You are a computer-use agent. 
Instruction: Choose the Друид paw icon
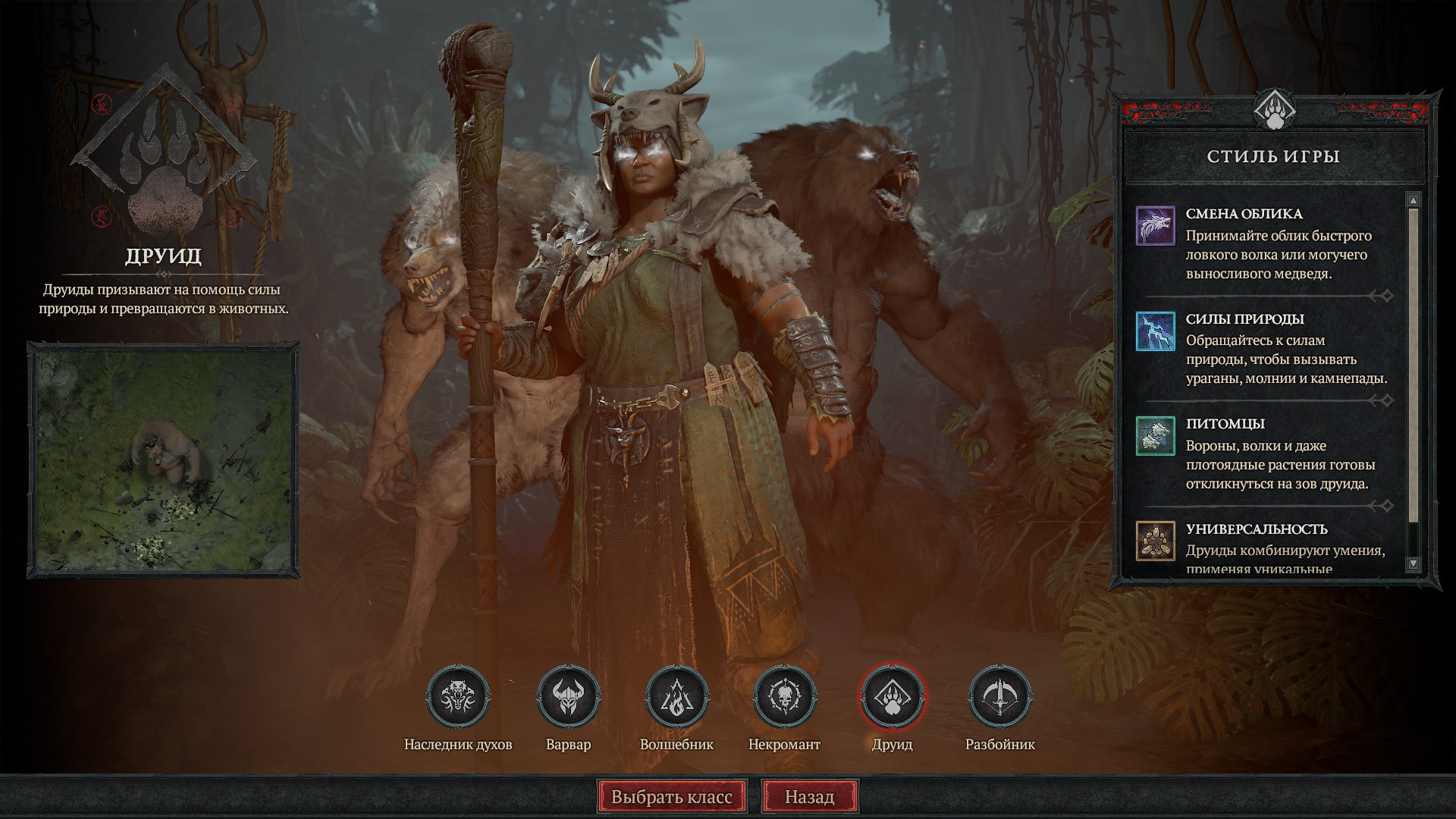coord(893,696)
